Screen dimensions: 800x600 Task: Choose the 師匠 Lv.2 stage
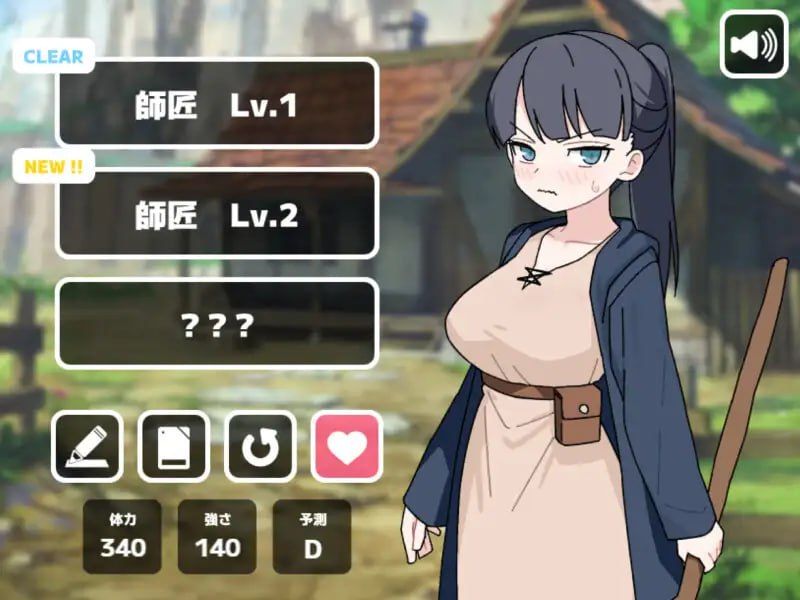coord(217,214)
